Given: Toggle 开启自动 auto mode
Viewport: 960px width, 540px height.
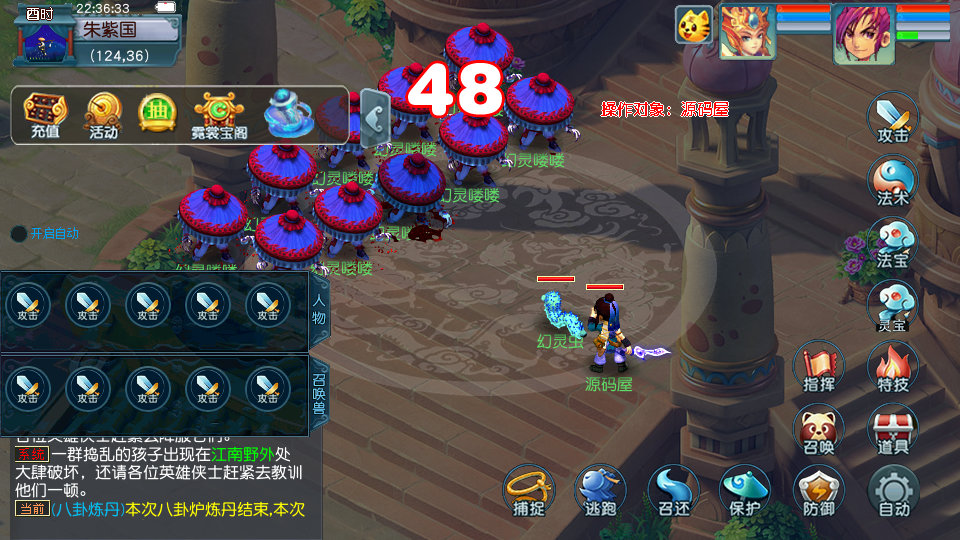Looking at the screenshot, I should click(x=45, y=234).
